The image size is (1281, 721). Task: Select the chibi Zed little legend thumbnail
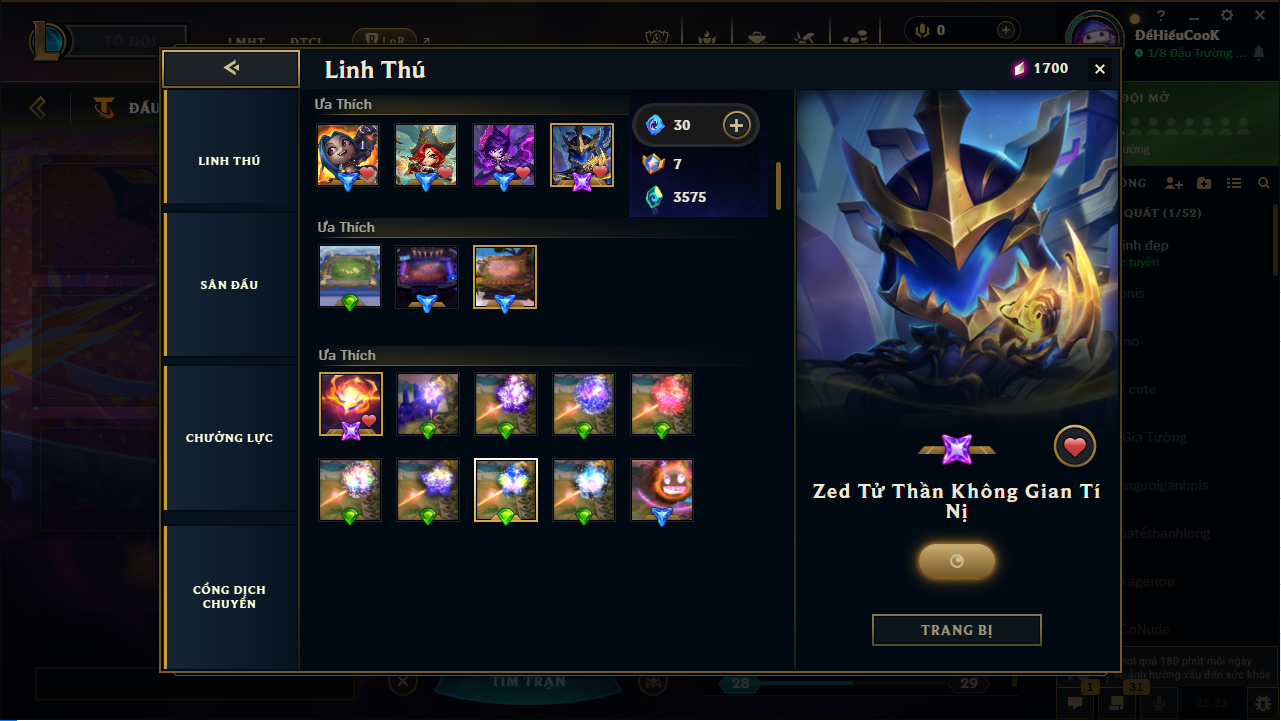click(x=581, y=155)
